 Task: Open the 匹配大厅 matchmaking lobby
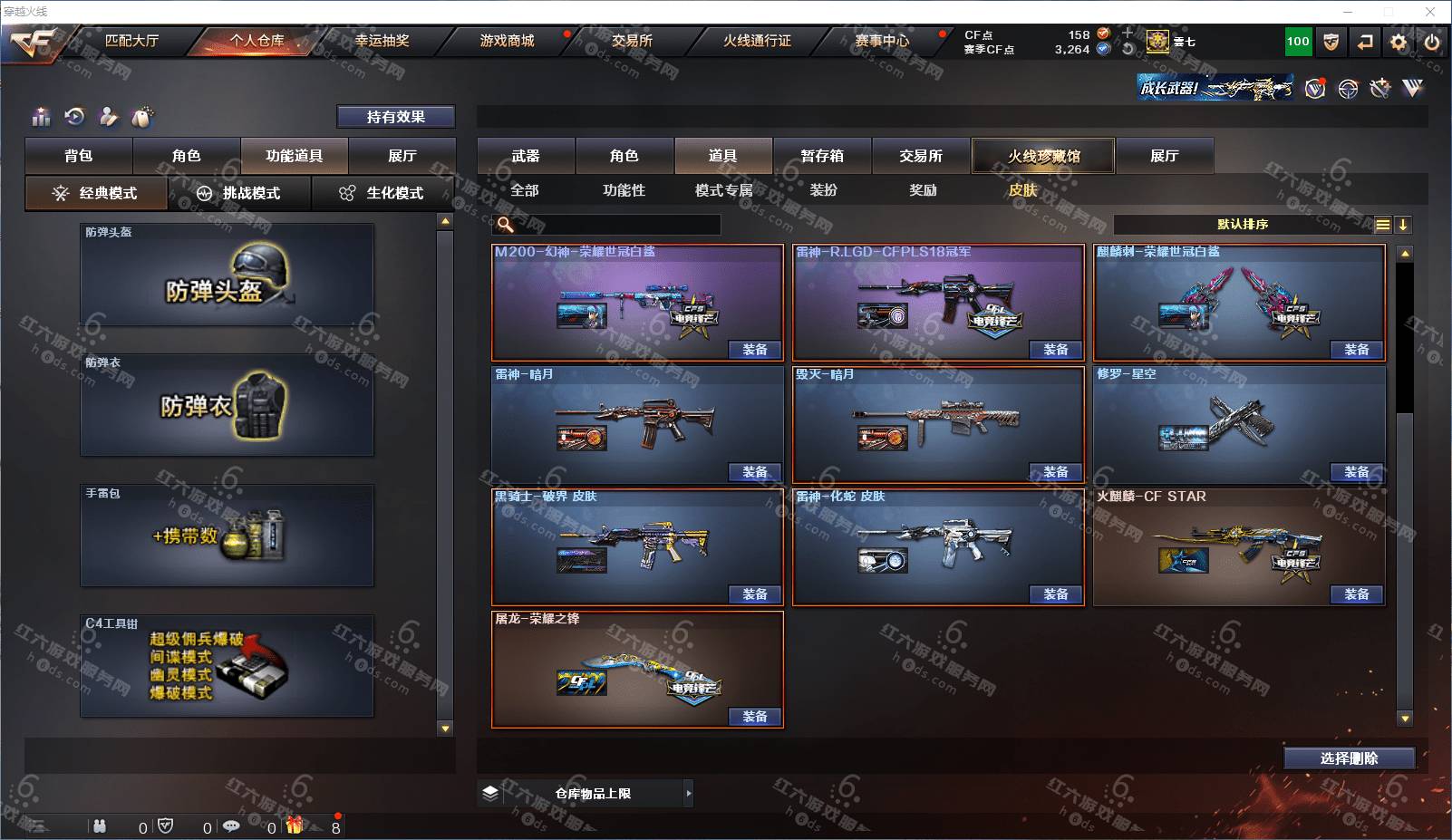[x=131, y=41]
